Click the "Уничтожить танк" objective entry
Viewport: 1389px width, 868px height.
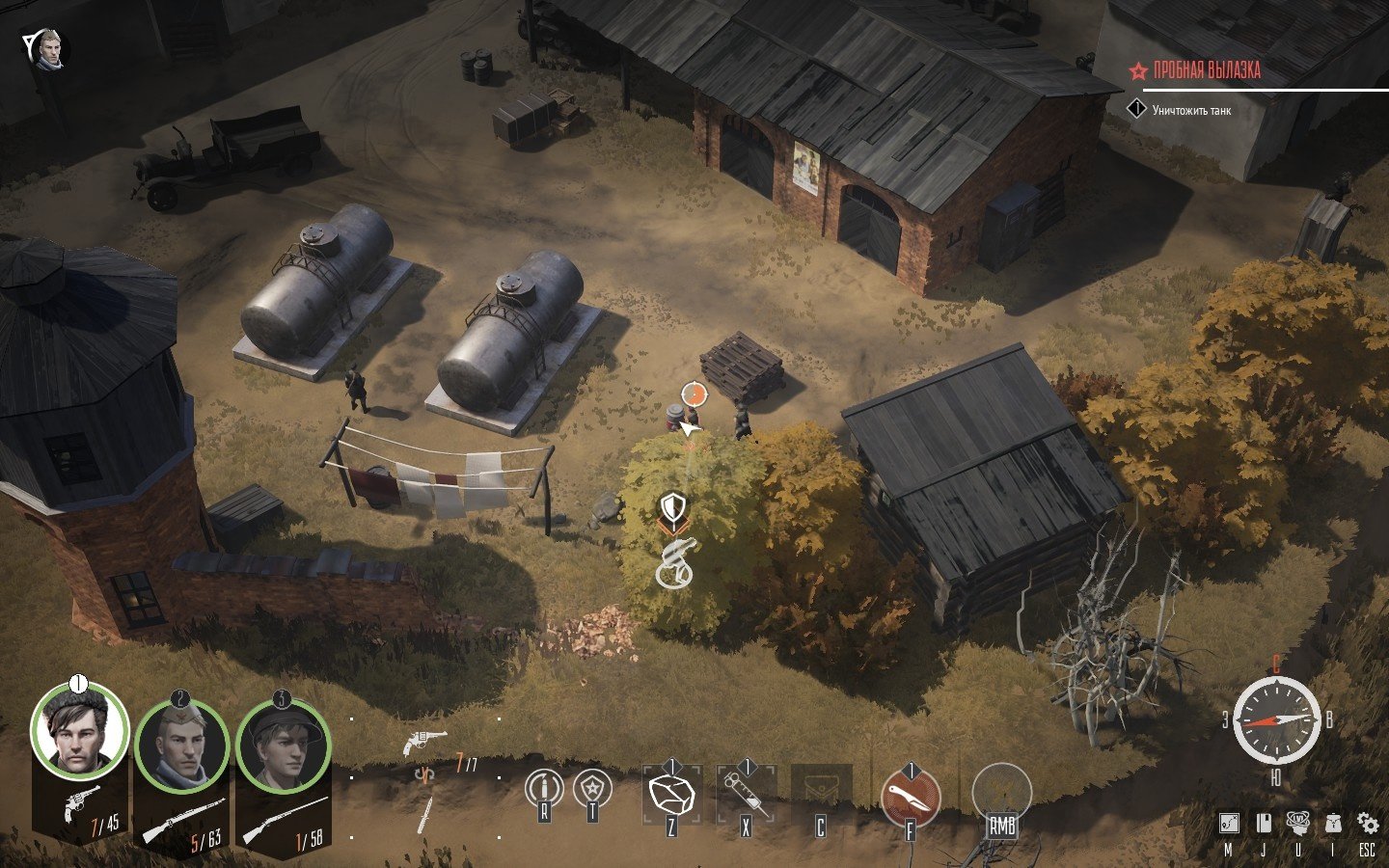(x=1191, y=111)
